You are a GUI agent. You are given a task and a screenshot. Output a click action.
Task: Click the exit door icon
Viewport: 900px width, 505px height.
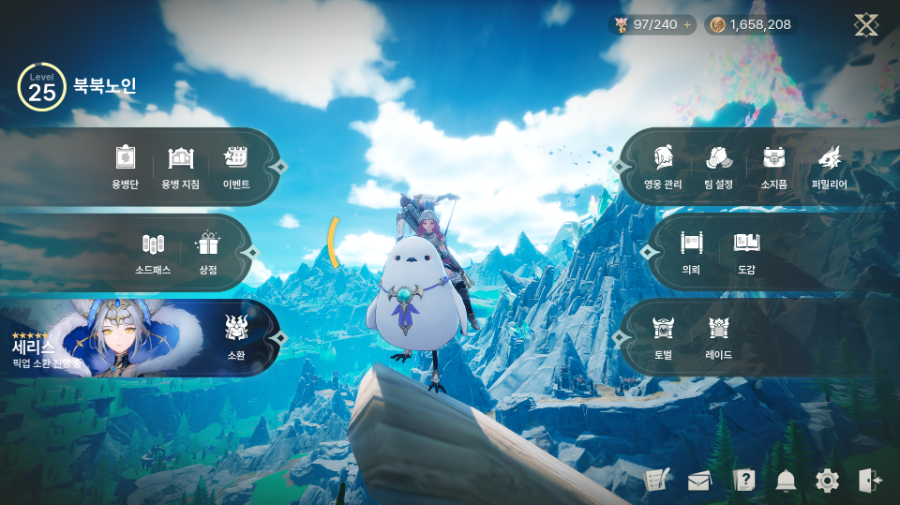(870, 481)
